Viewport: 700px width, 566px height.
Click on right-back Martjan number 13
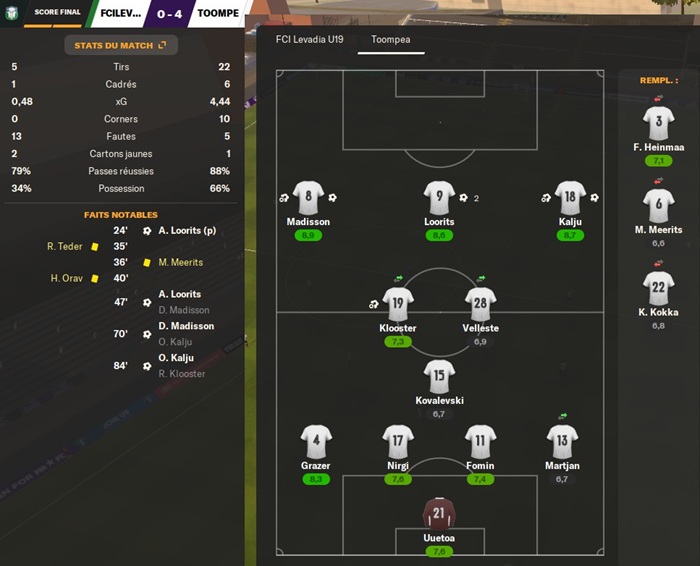(x=562, y=441)
